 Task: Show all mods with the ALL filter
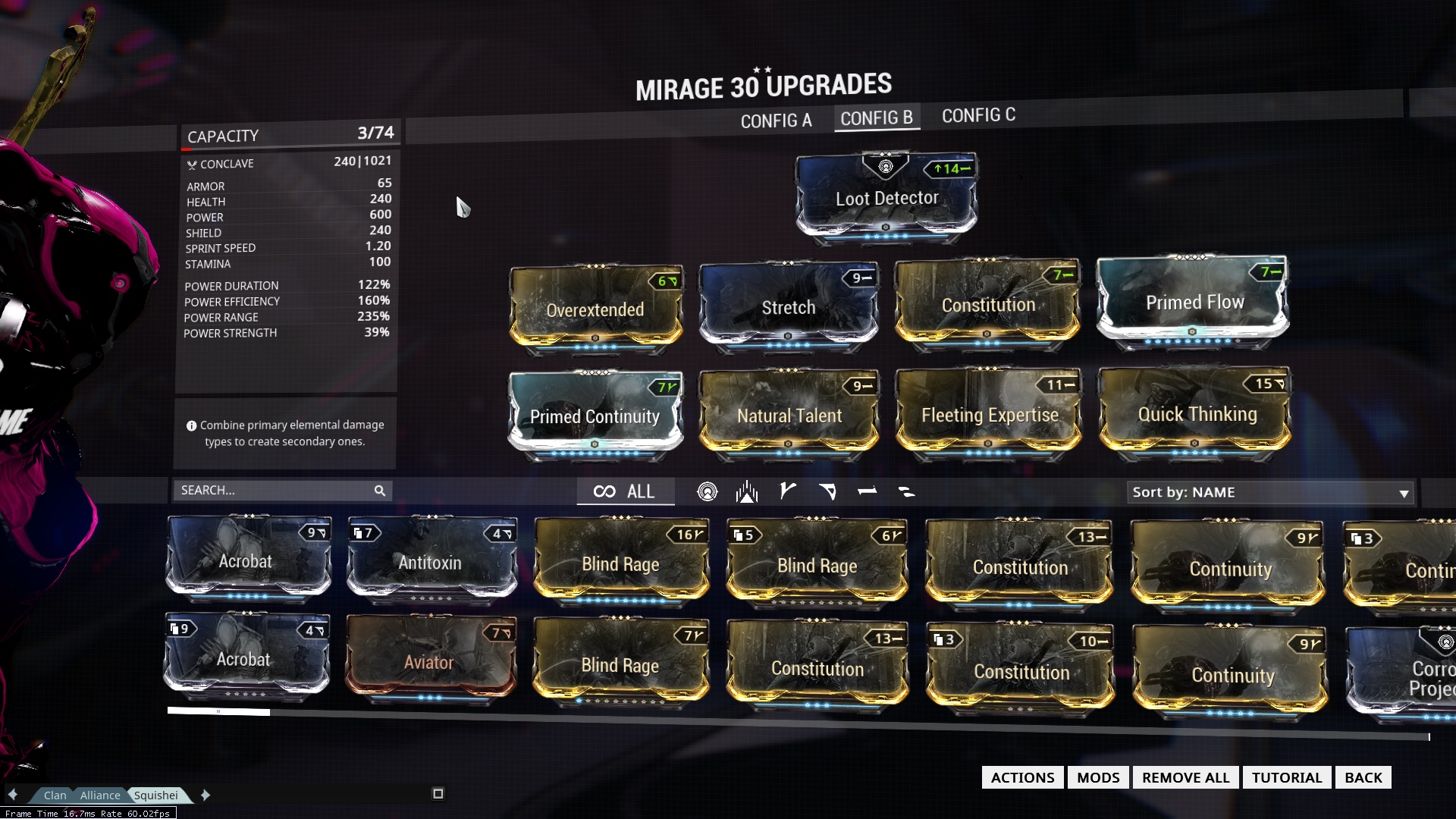coord(625,491)
